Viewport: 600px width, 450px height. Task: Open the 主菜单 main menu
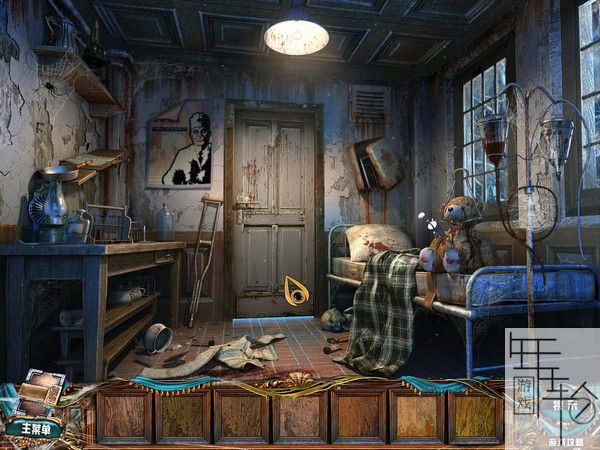click(x=32, y=428)
